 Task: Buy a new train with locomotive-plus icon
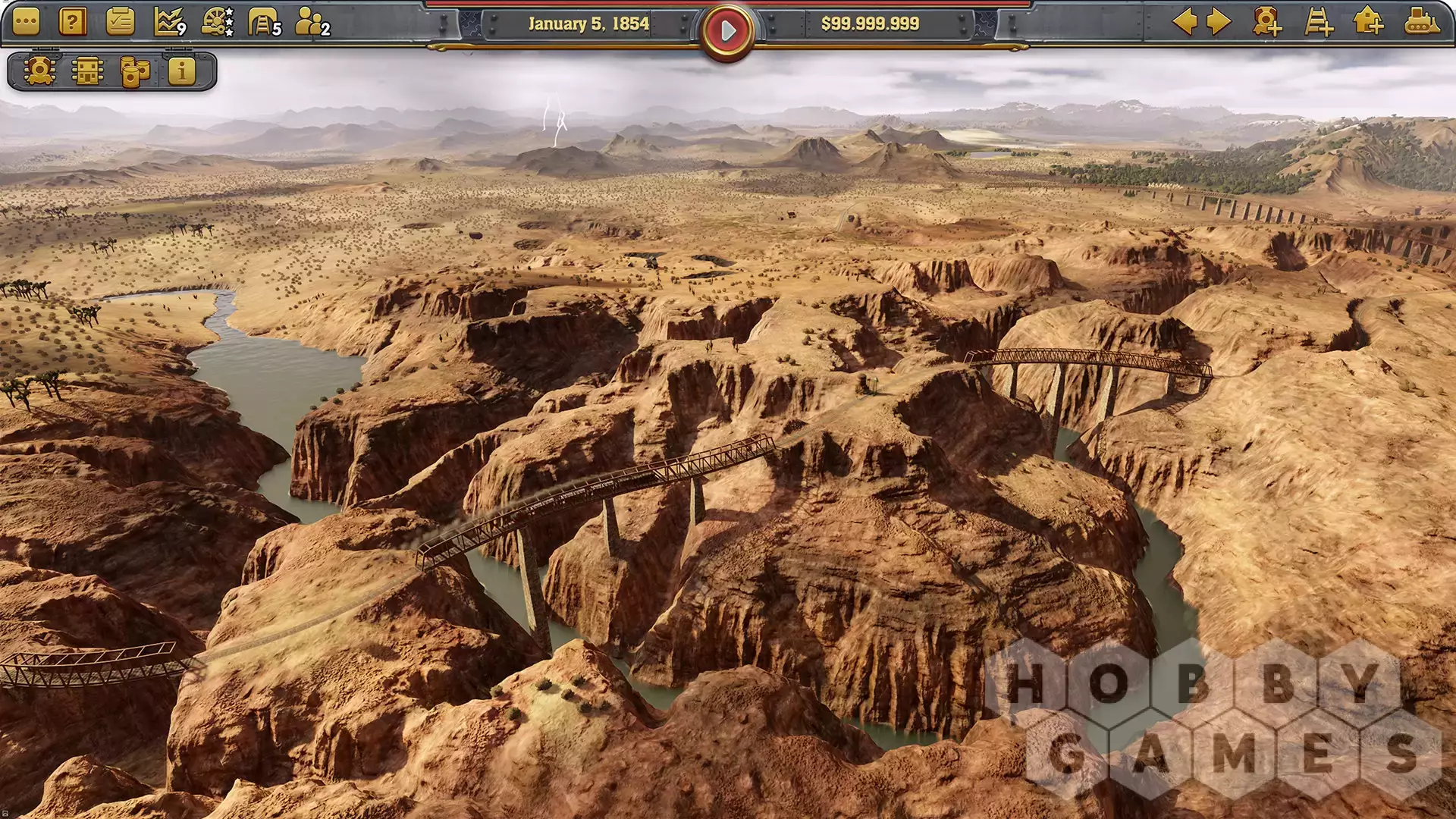point(1267,22)
